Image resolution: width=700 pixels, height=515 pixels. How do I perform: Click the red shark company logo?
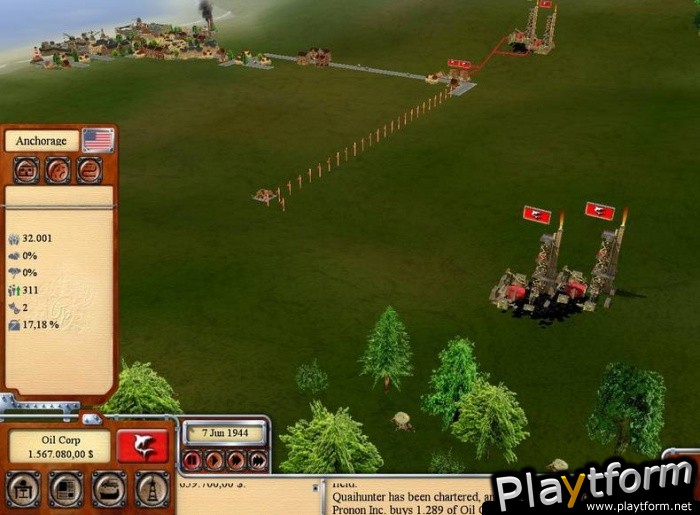(x=142, y=446)
